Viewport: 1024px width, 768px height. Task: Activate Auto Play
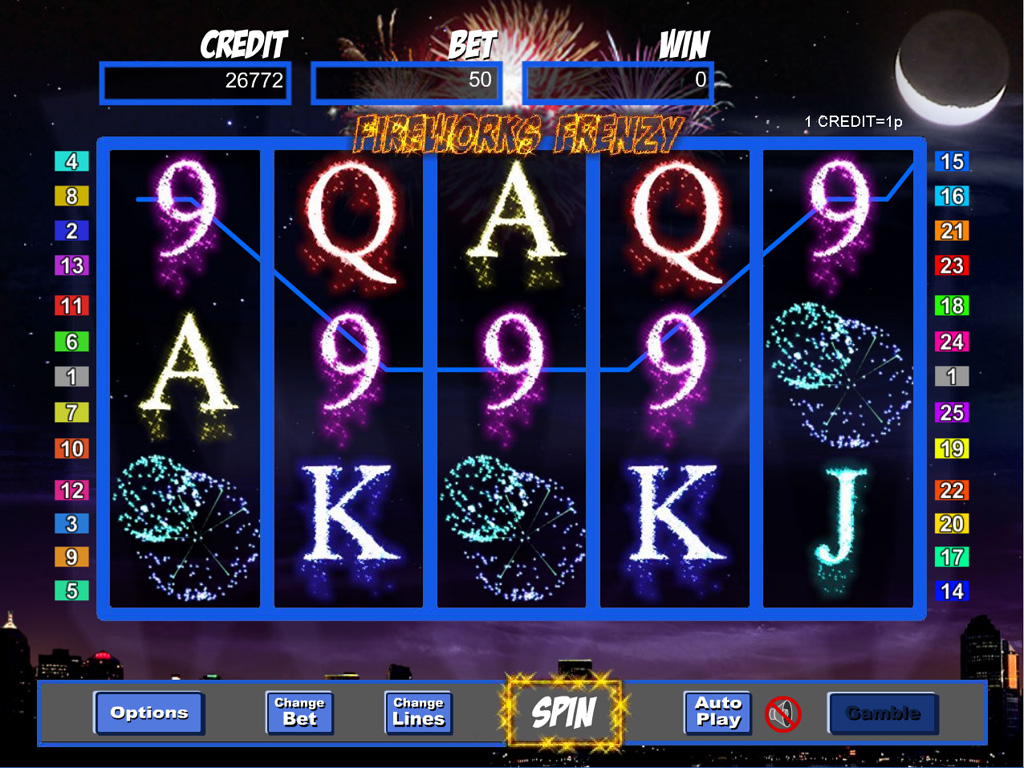(718, 712)
